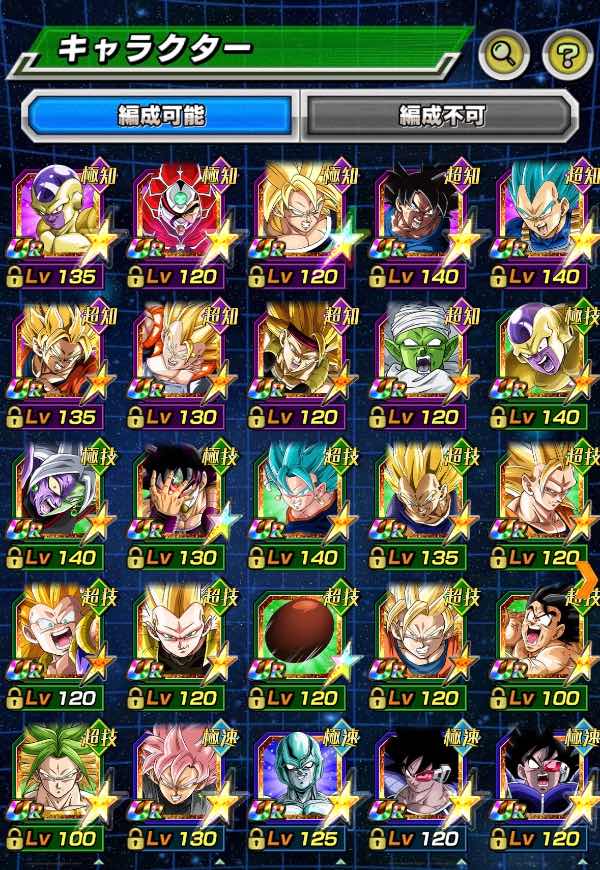Switch to the 編成不可 tab
The height and width of the screenshot is (870, 600).
[x=440, y=116]
